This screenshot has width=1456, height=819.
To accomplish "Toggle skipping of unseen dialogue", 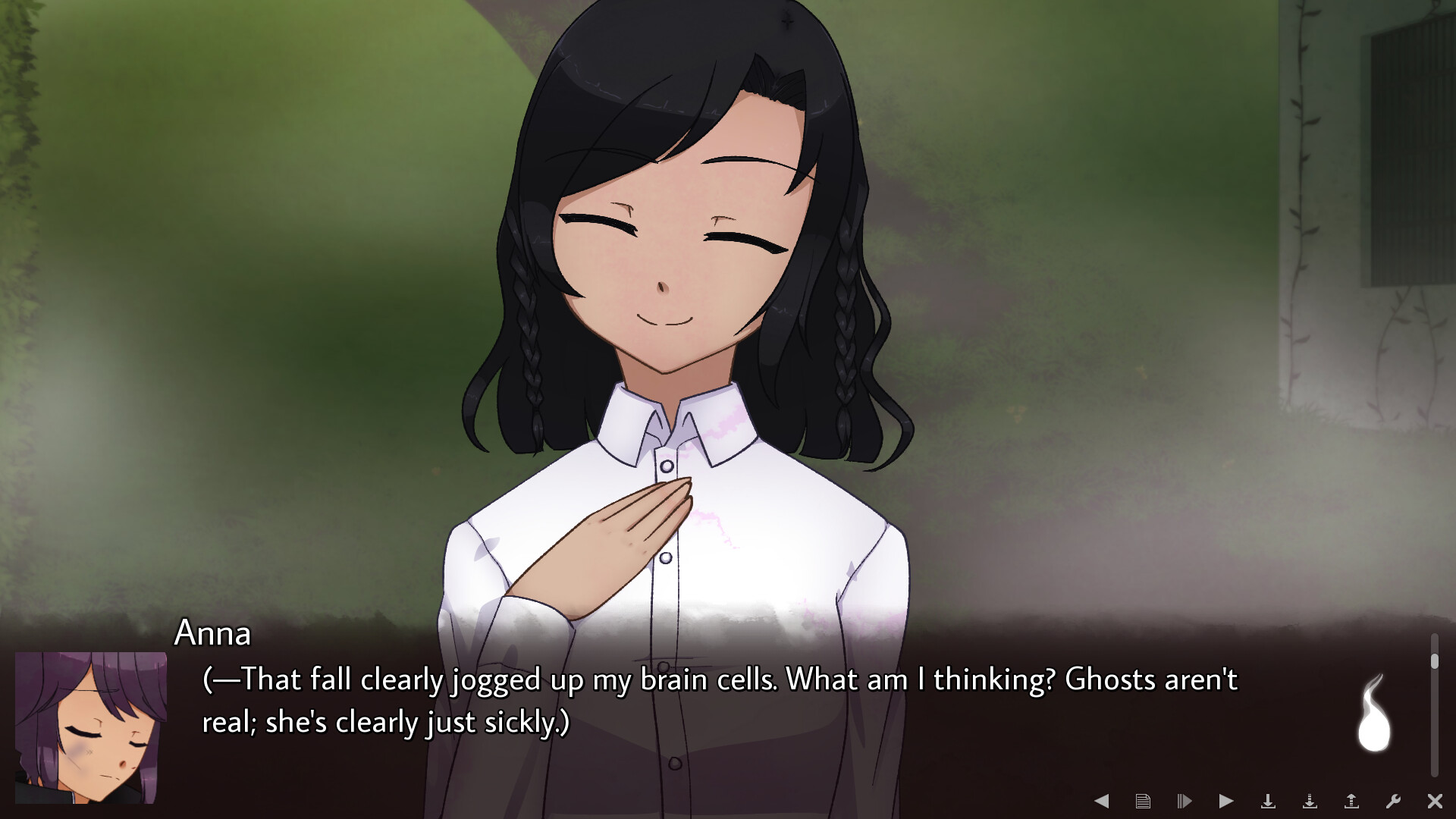I will click(1185, 800).
